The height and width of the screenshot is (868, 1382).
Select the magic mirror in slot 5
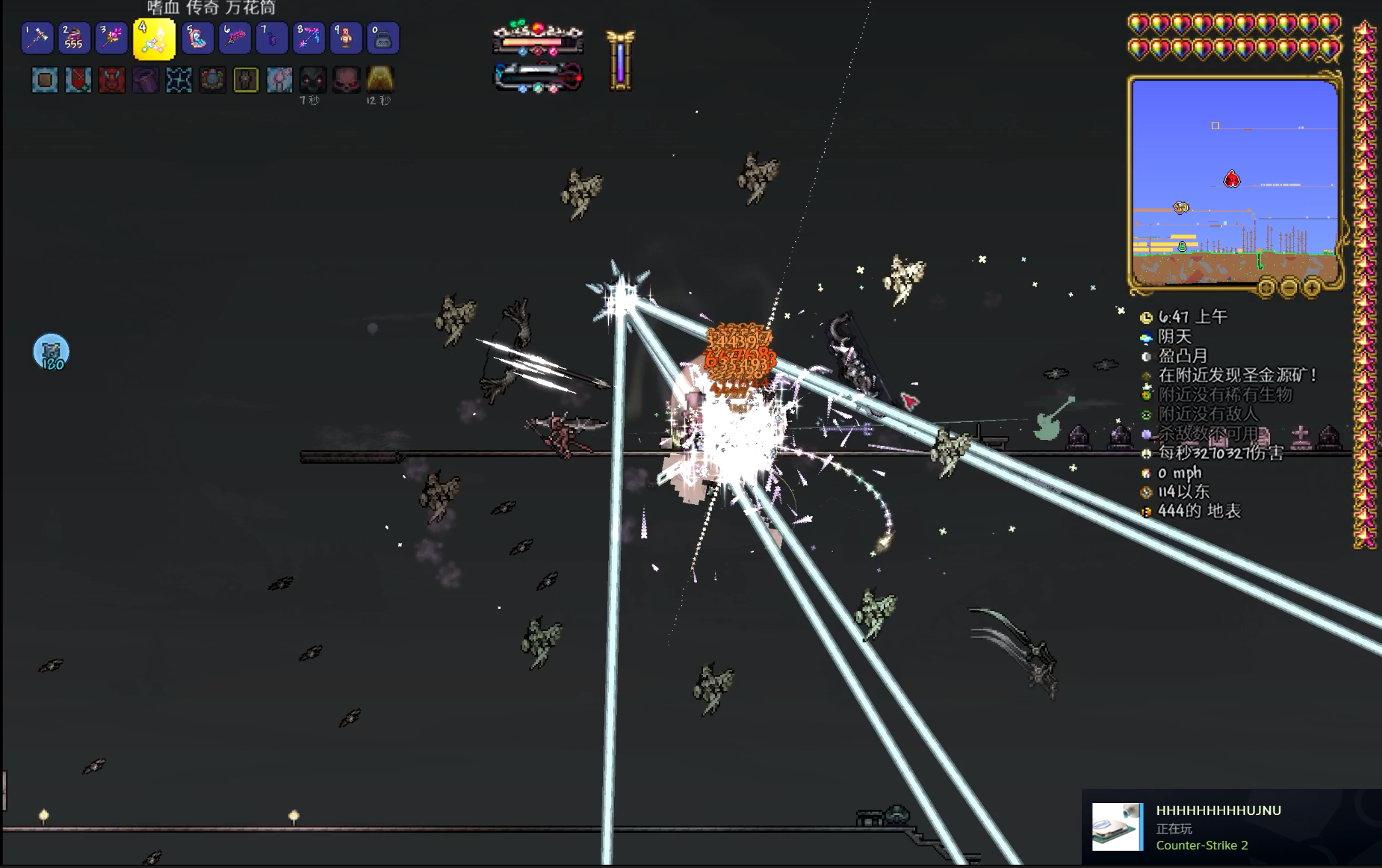[x=197, y=38]
